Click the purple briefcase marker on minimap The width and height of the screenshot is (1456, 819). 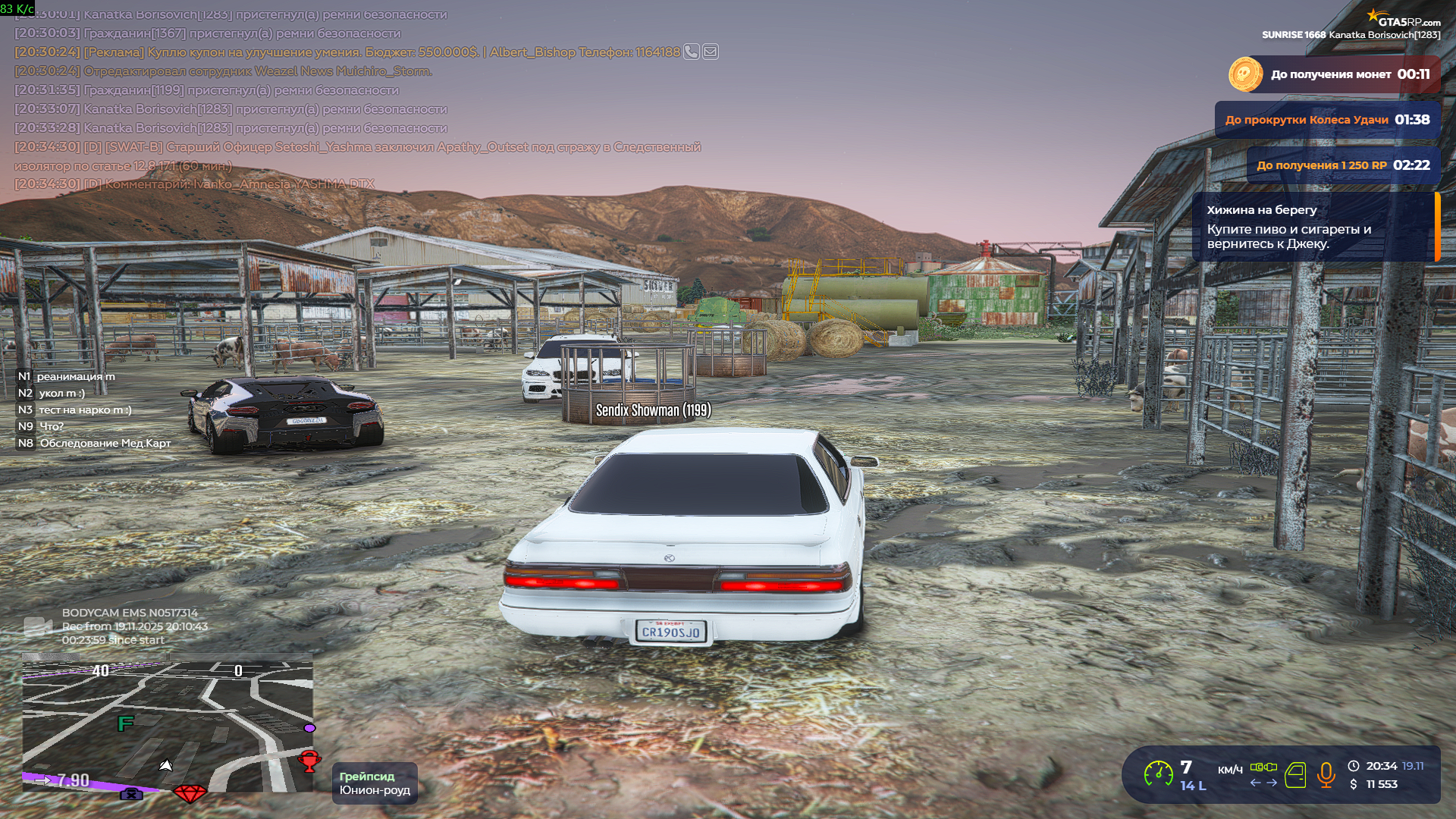point(131,794)
